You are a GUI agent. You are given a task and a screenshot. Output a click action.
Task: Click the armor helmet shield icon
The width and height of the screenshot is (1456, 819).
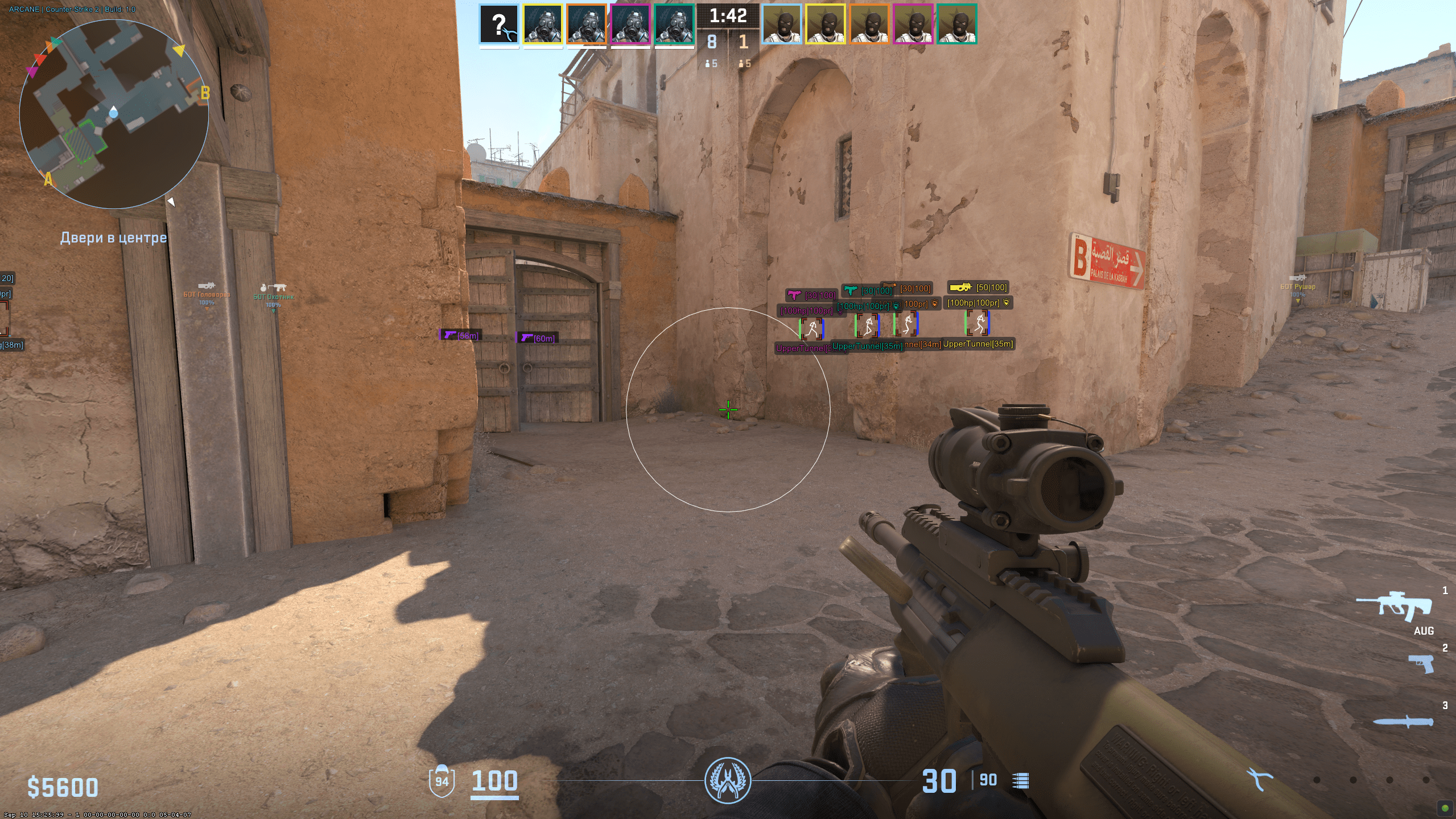click(x=442, y=780)
